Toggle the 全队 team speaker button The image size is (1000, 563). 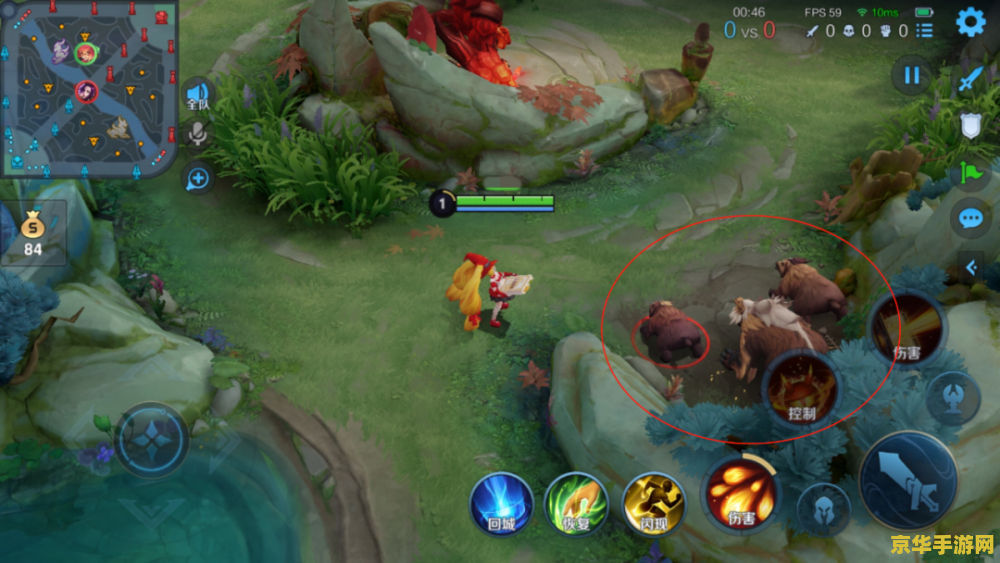(x=198, y=96)
